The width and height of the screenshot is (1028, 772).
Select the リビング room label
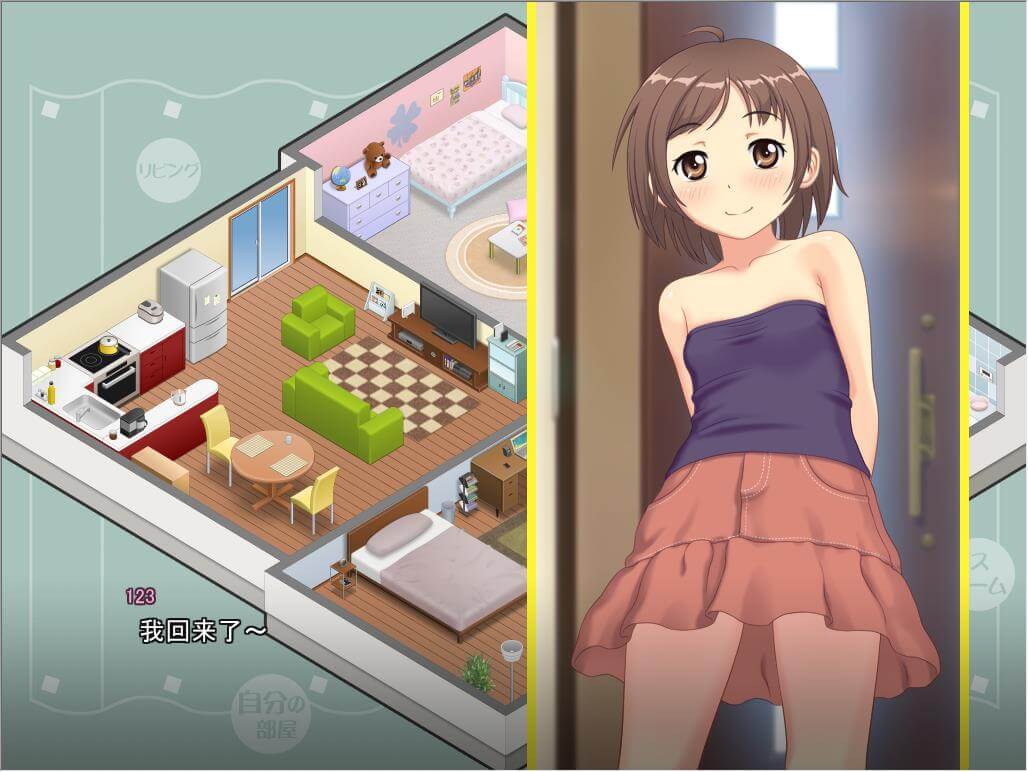pos(168,168)
